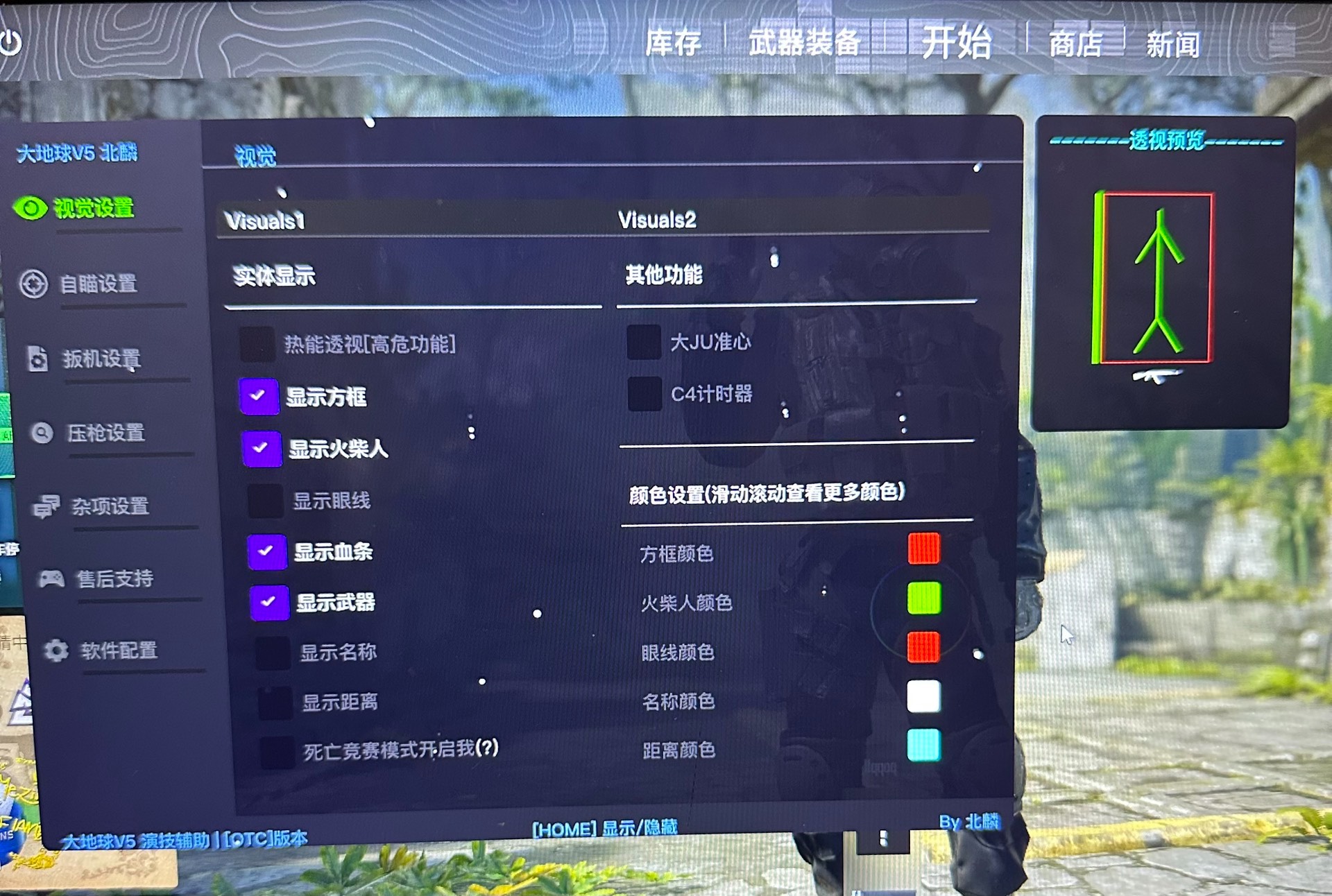Enable the 大JU准心 option

pyautogui.click(x=646, y=341)
